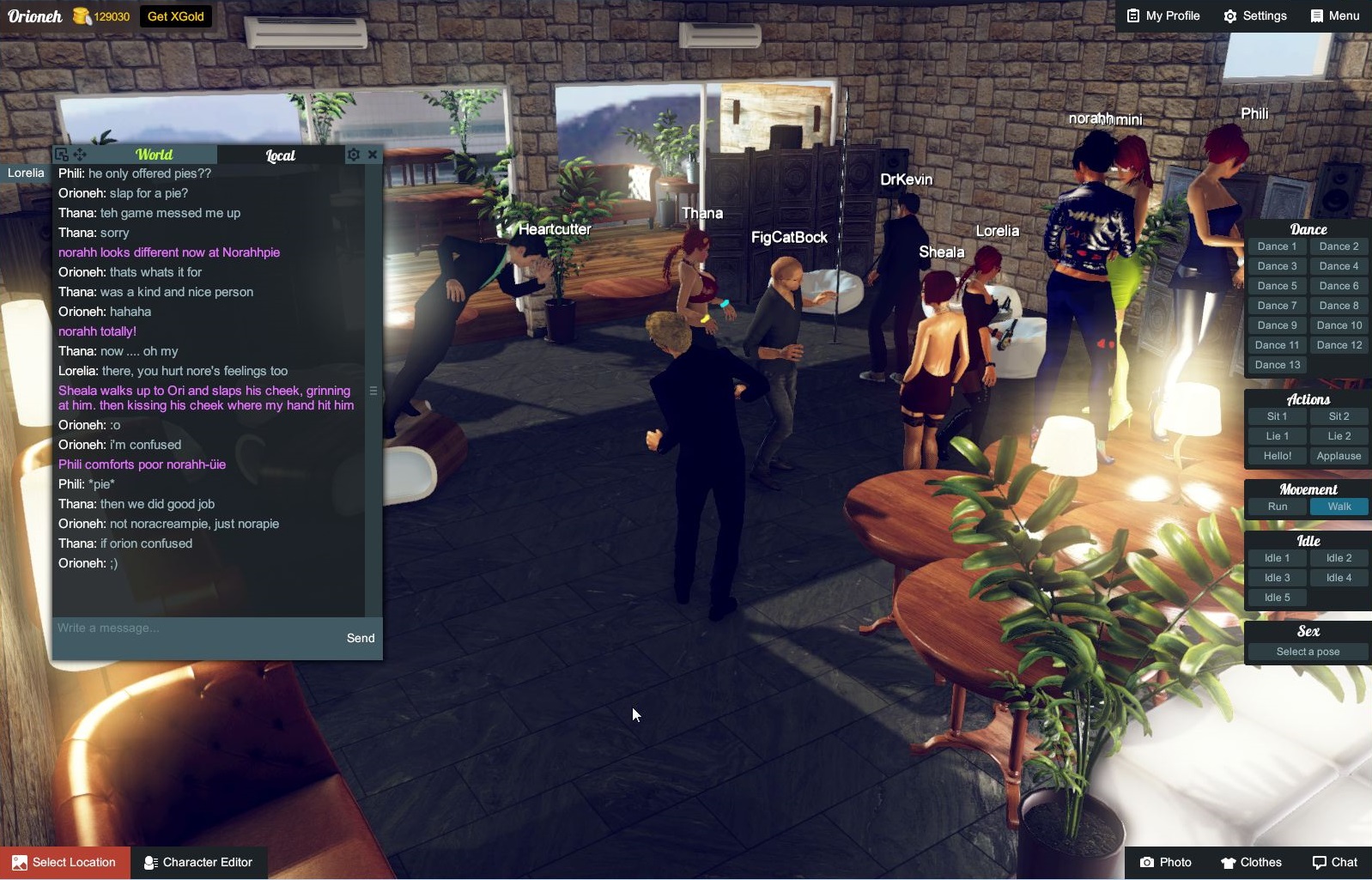
Task: Switch movement mode to Run
Action: (x=1277, y=507)
